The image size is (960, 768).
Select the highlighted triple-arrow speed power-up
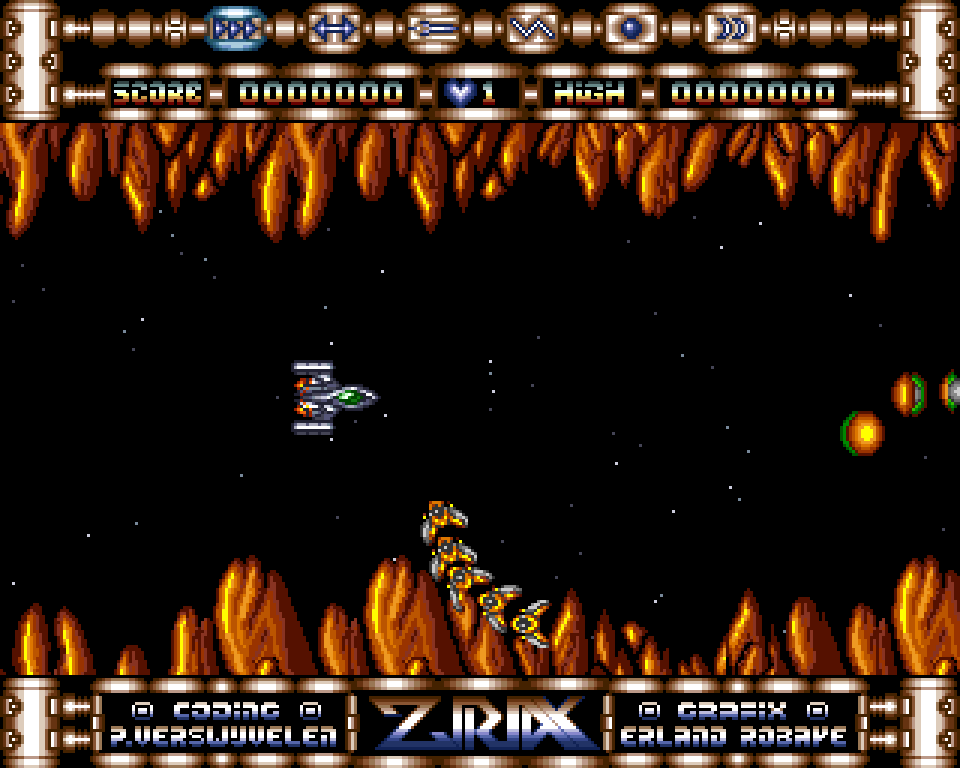pyautogui.click(x=236, y=28)
